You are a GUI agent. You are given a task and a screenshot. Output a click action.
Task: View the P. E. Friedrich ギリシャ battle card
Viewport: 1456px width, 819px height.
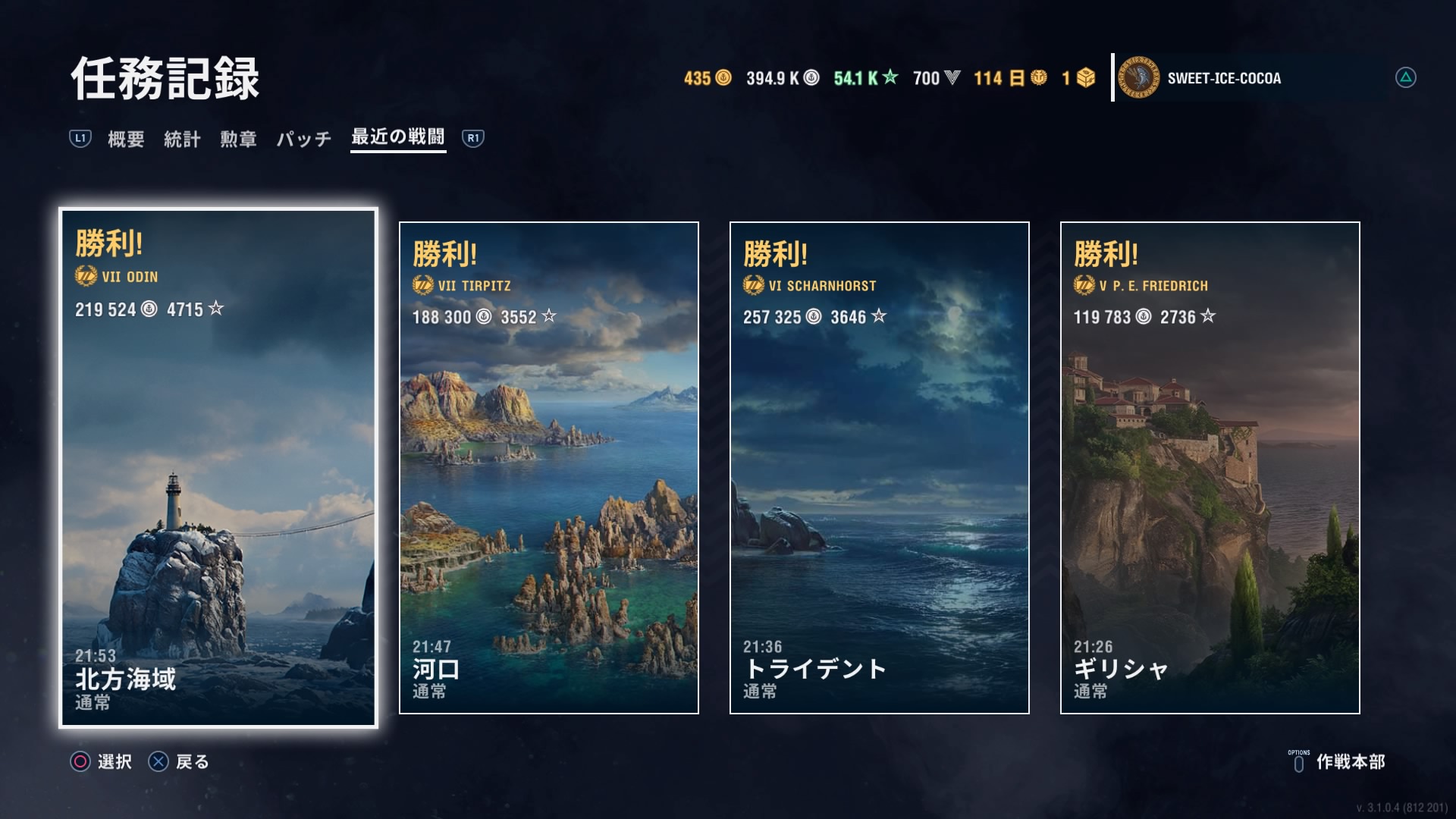[1210, 468]
